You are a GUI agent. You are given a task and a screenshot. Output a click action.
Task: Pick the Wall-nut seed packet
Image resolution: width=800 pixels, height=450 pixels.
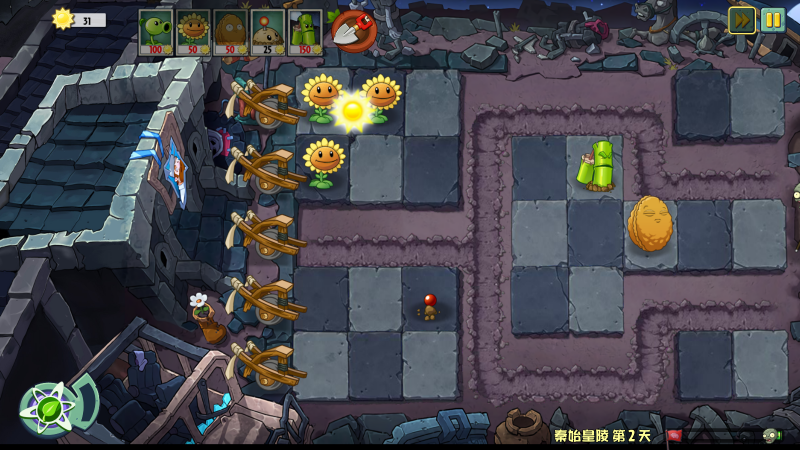pyautogui.click(x=229, y=32)
